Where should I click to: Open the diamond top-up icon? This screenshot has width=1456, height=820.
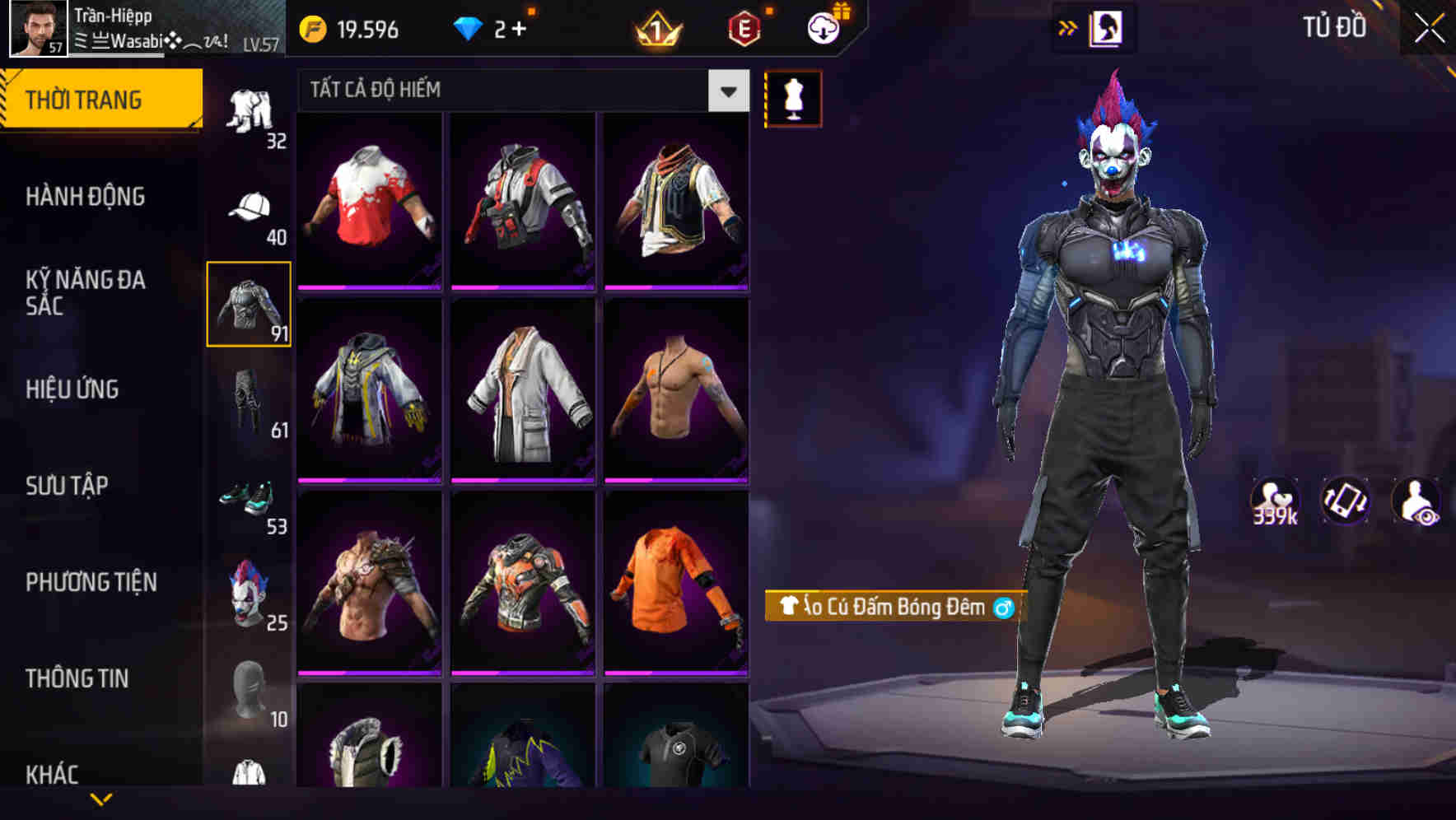click(470, 30)
